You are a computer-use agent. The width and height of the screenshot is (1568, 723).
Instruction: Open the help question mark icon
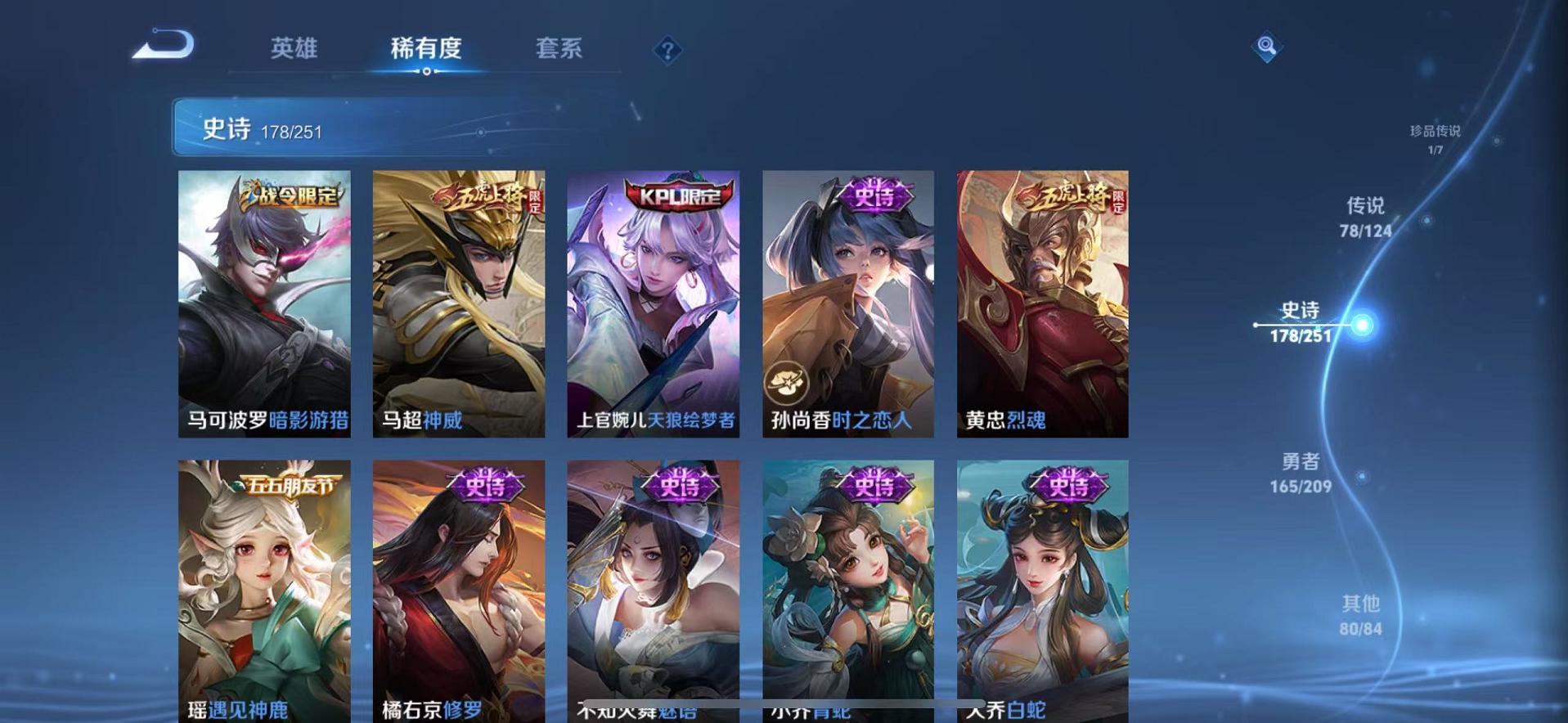(x=668, y=51)
